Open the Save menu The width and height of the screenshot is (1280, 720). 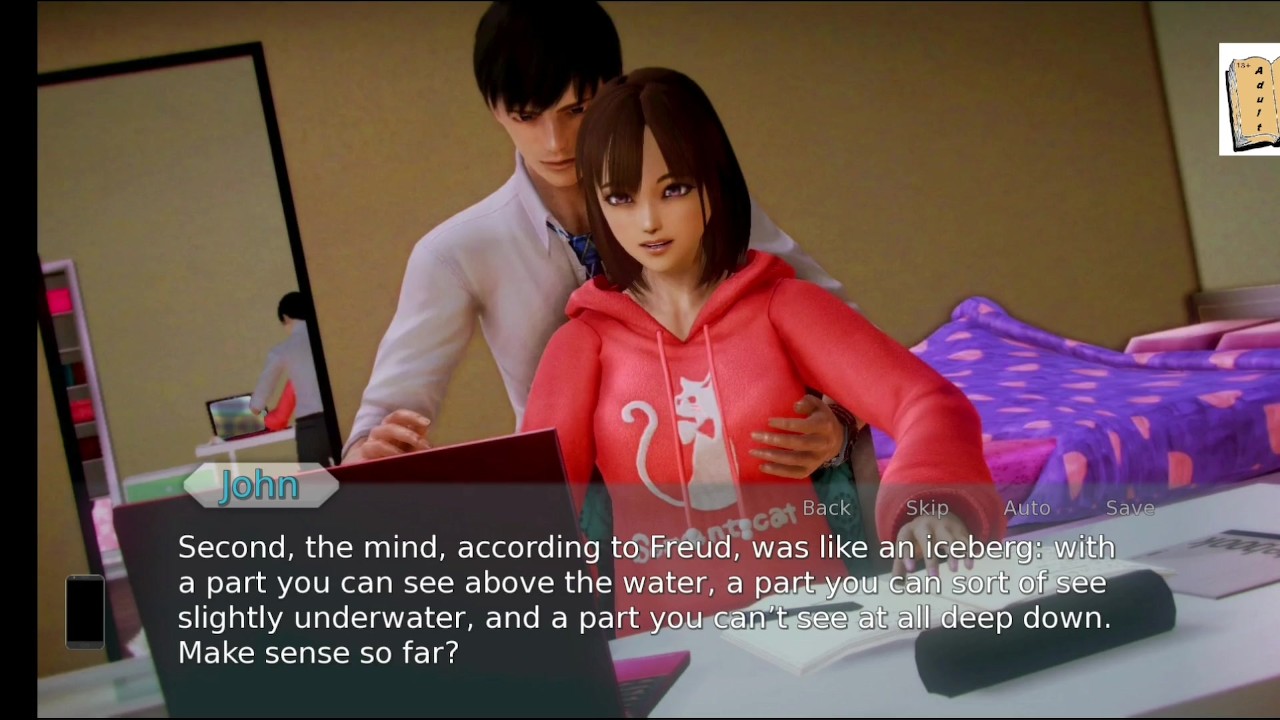click(1130, 508)
